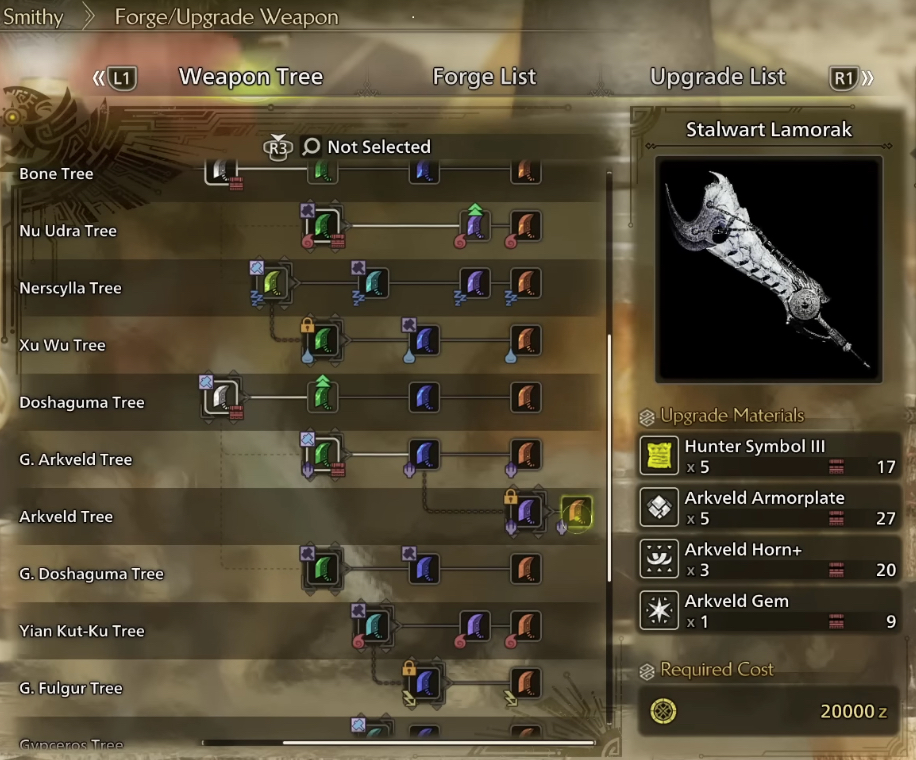
Task: Open the Forge List tab
Action: (x=484, y=77)
